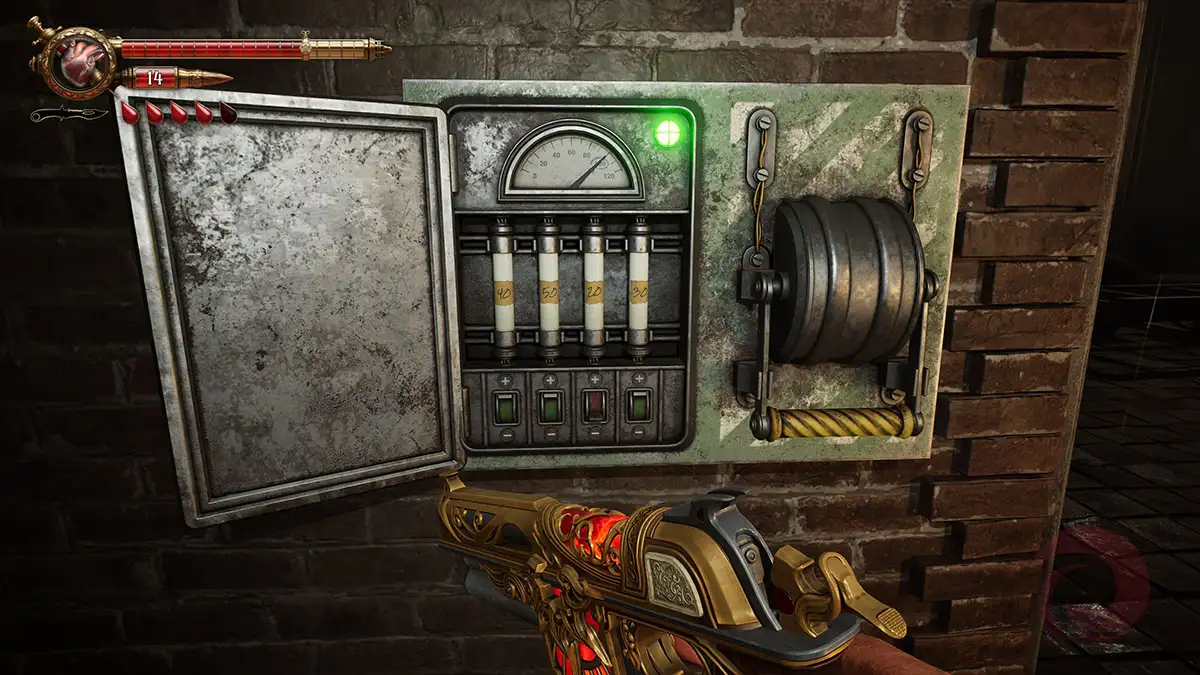Pull the striped yellow lever handle
1200x675 pixels.
pos(835,423)
